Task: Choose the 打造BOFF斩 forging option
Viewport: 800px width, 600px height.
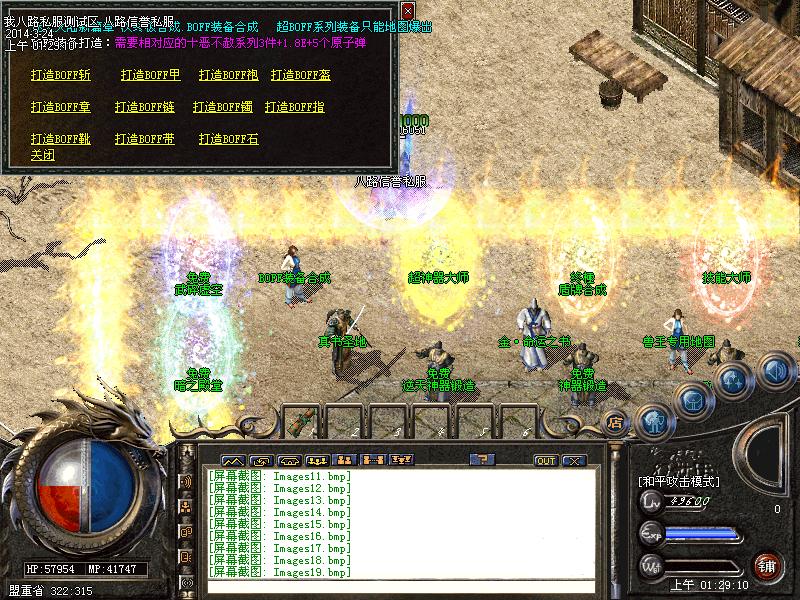Action: pos(60,75)
